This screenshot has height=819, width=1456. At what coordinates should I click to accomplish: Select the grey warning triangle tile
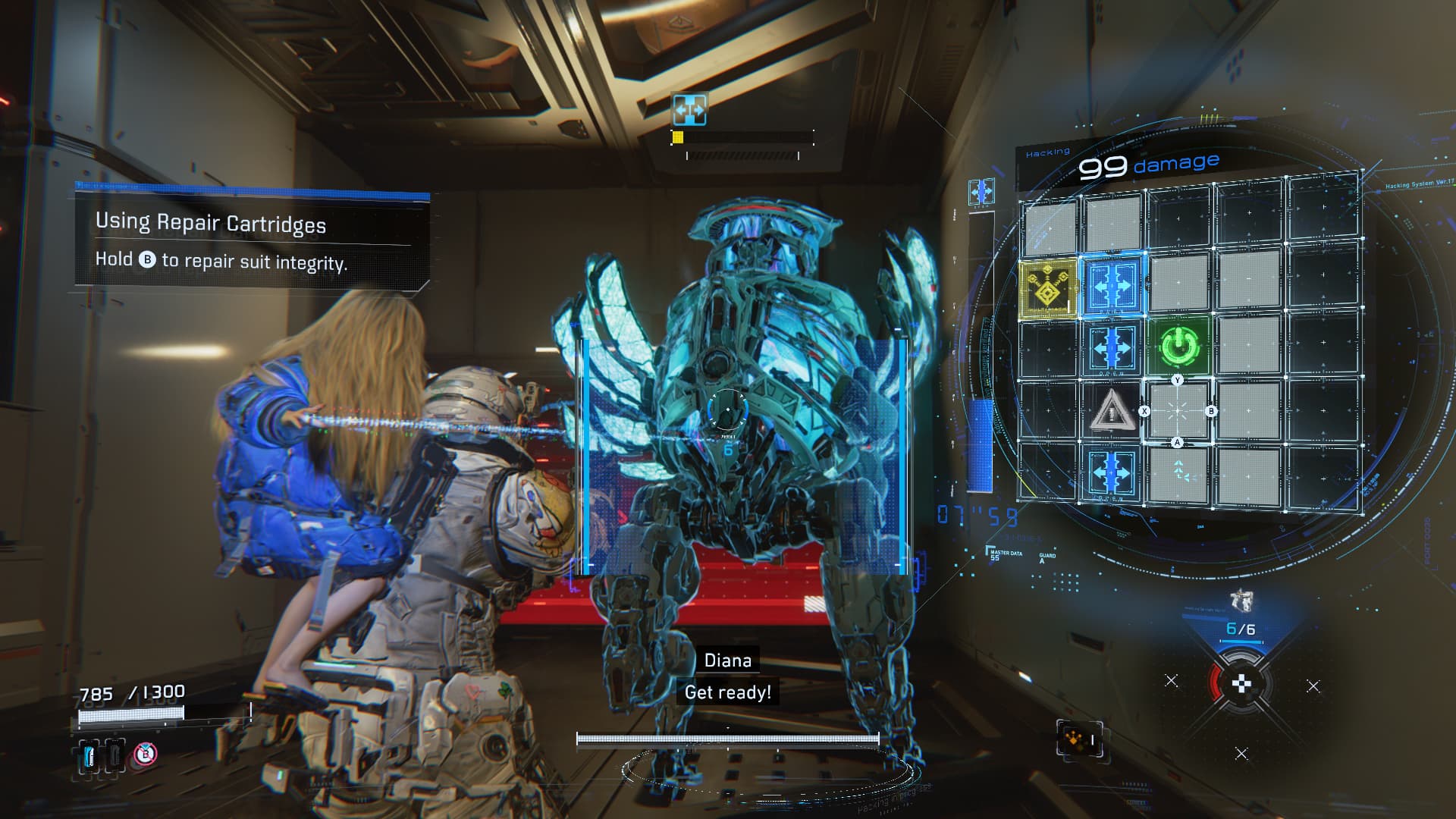click(1111, 412)
